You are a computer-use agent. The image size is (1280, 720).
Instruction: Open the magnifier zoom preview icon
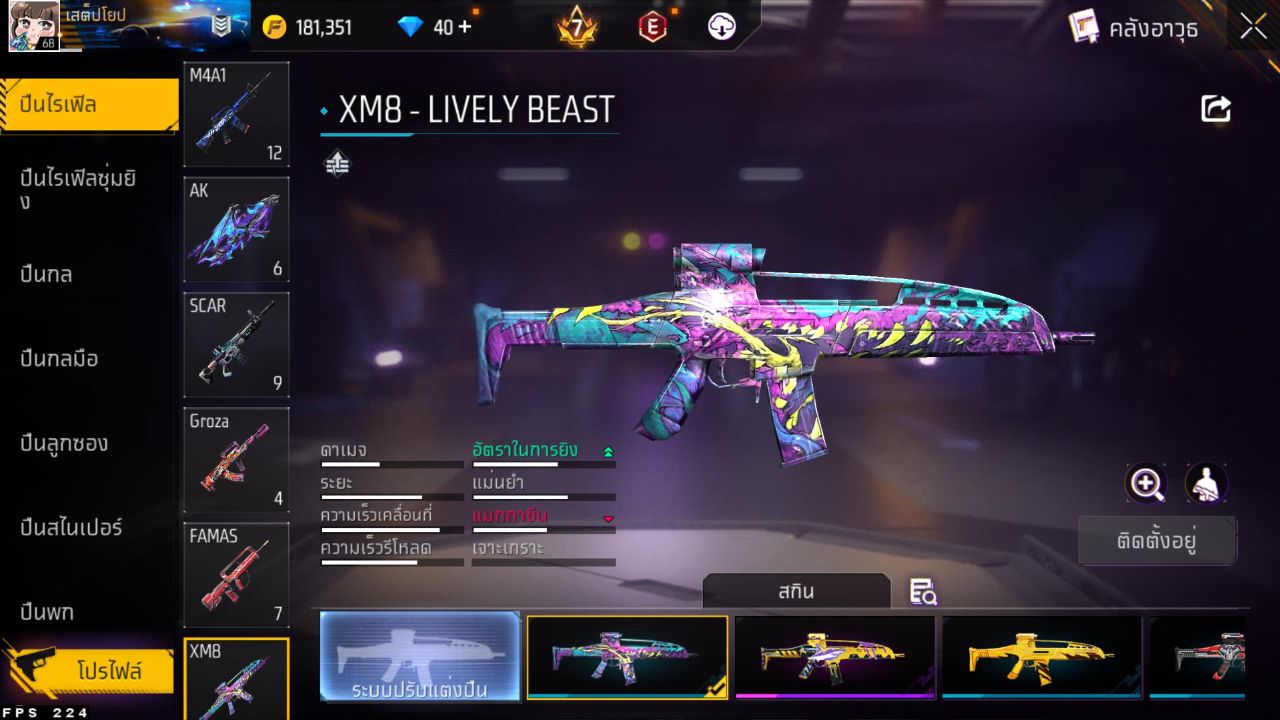(1146, 484)
